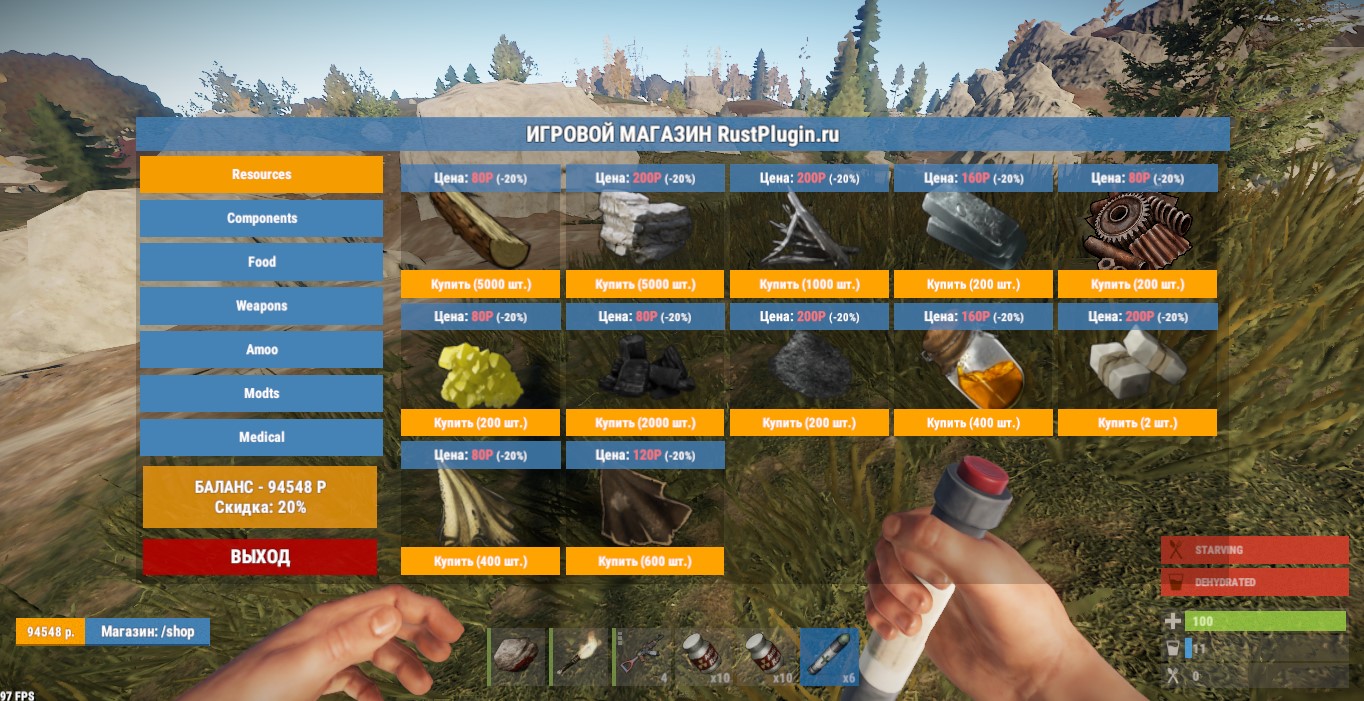Equip the torch from the hotbar
1364x701 pixels.
(579, 656)
